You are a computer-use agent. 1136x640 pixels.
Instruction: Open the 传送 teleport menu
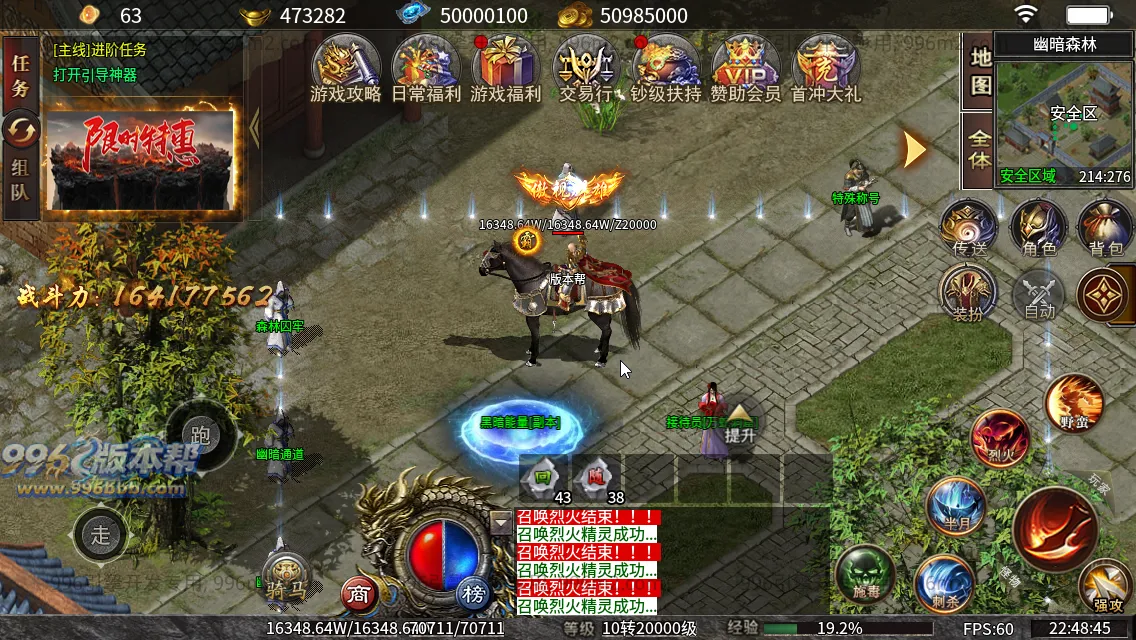pyautogui.click(x=969, y=228)
